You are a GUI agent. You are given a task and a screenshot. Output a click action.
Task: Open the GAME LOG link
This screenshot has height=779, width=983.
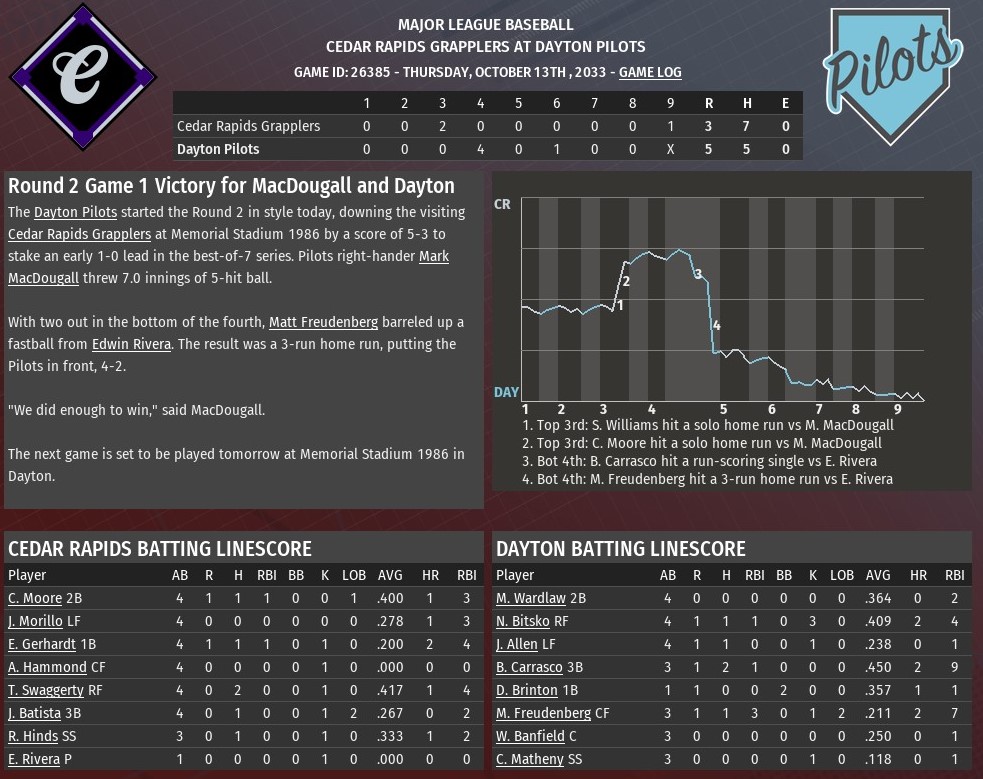(x=650, y=72)
